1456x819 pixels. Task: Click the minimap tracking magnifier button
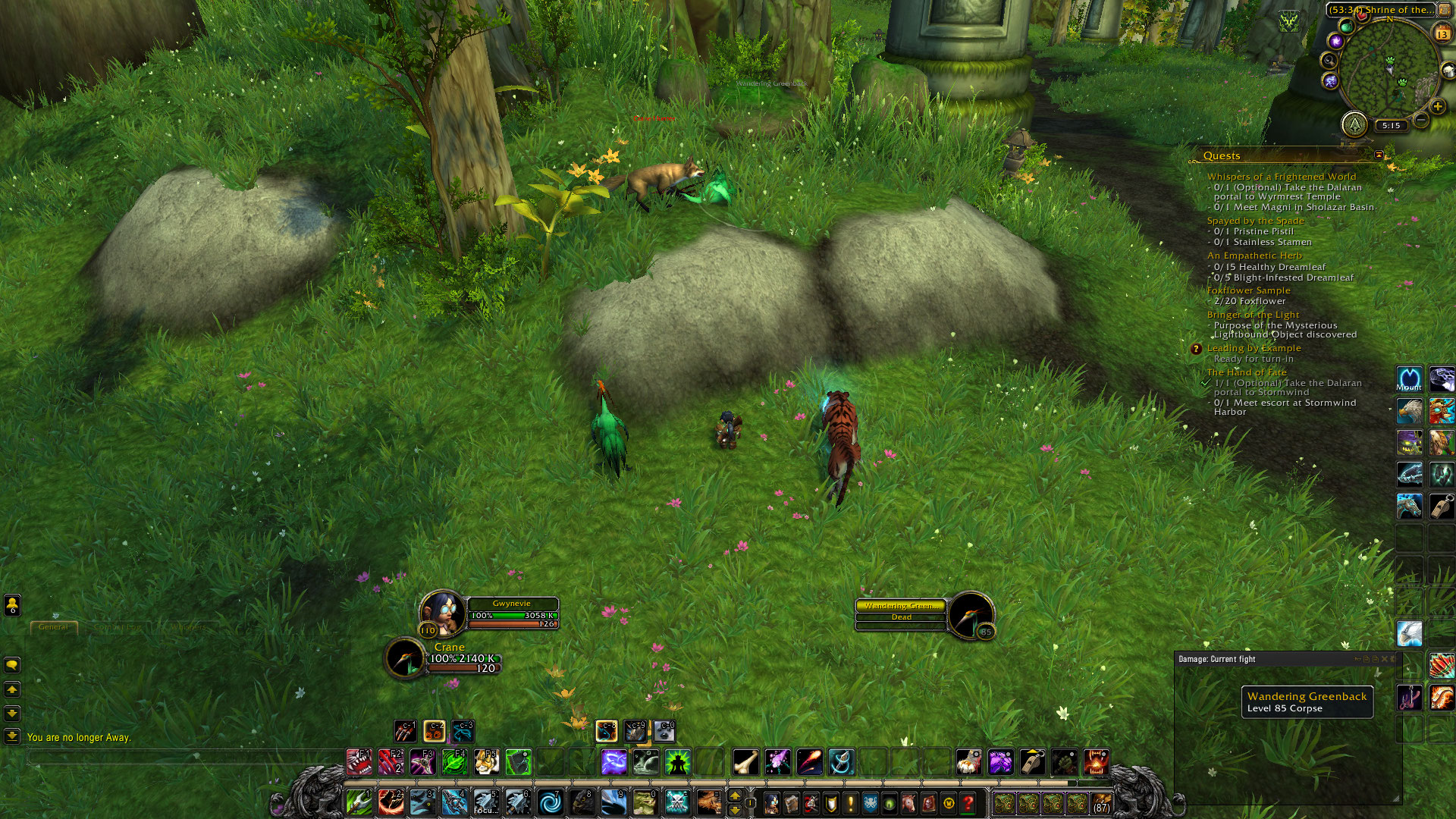[x=1329, y=60]
